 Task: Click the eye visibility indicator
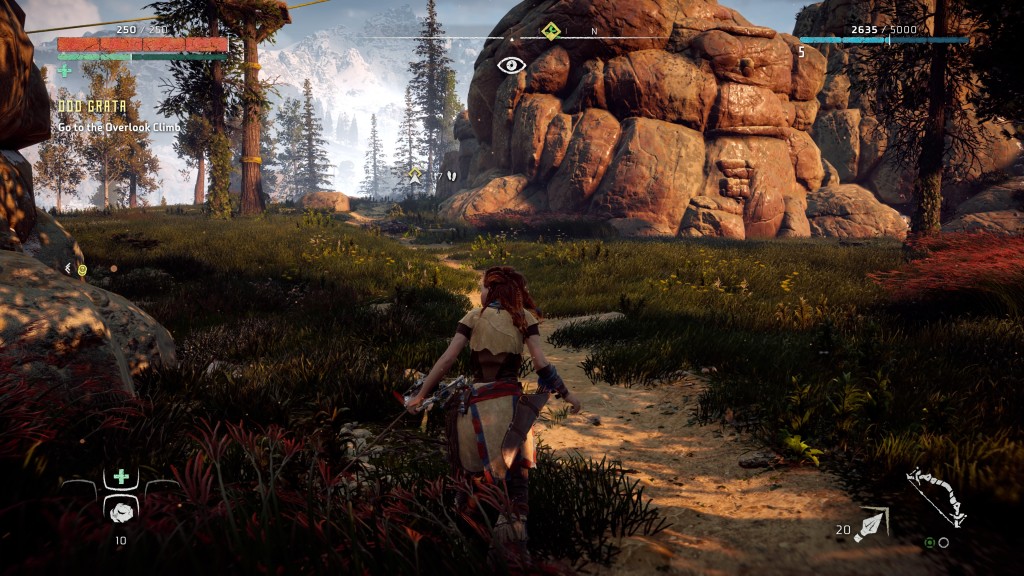(512, 66)
